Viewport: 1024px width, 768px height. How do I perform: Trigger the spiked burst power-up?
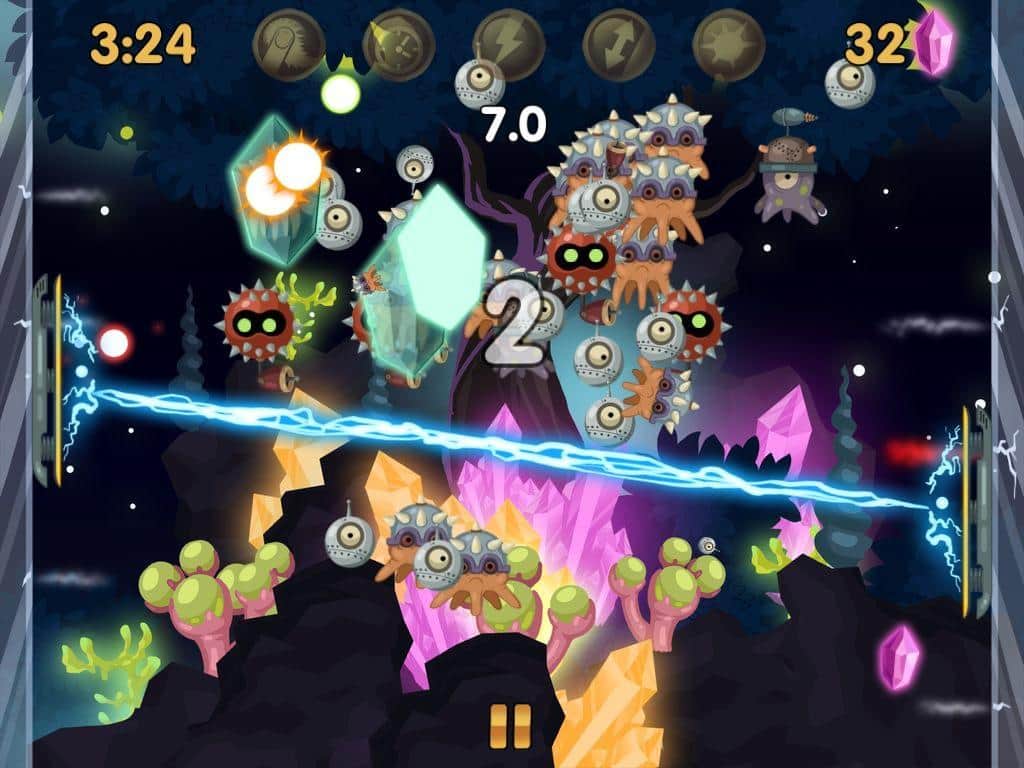click(728, 45)
